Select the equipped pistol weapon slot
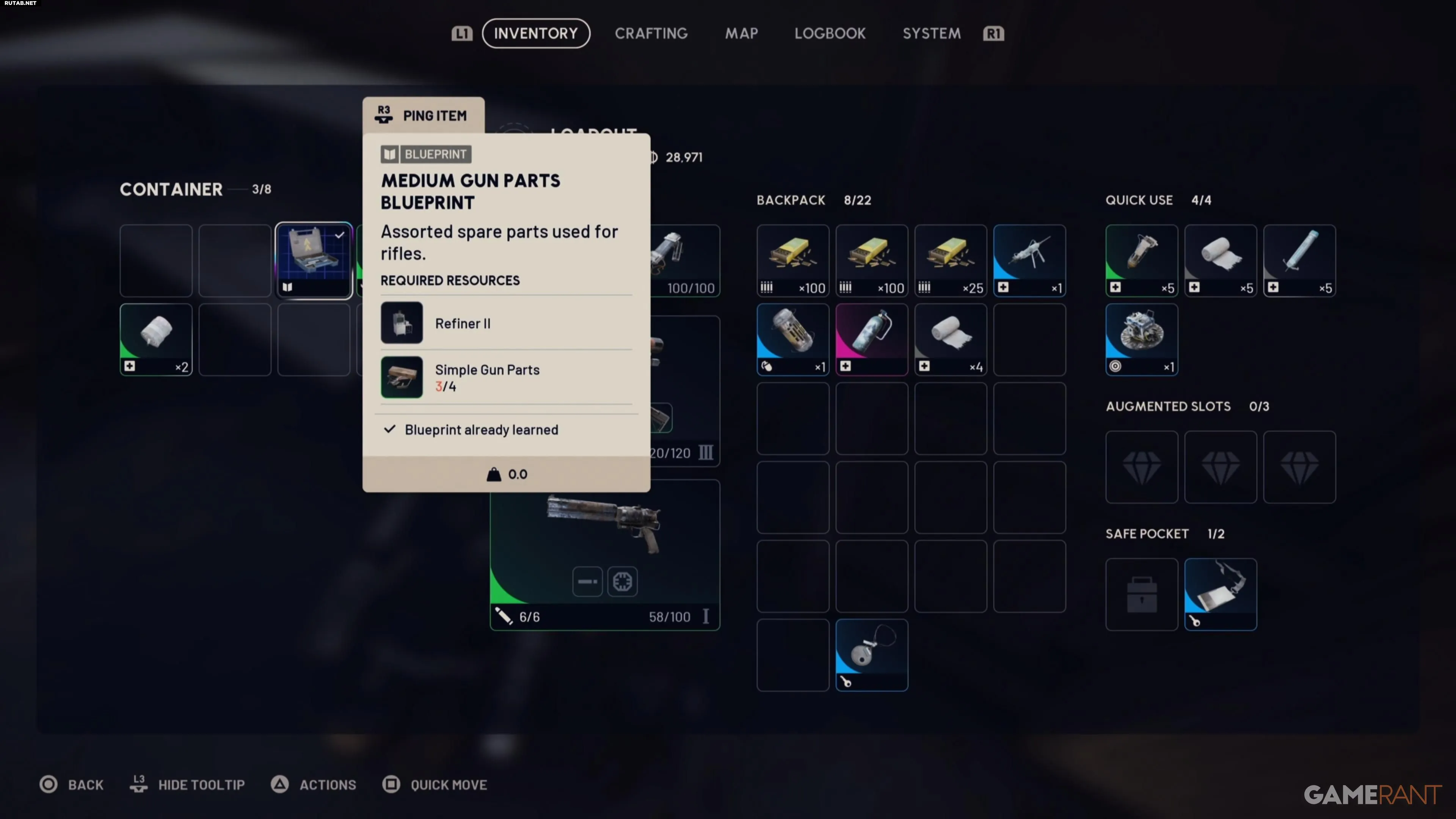The image size is (1456, 819). [x=605, y=554]
